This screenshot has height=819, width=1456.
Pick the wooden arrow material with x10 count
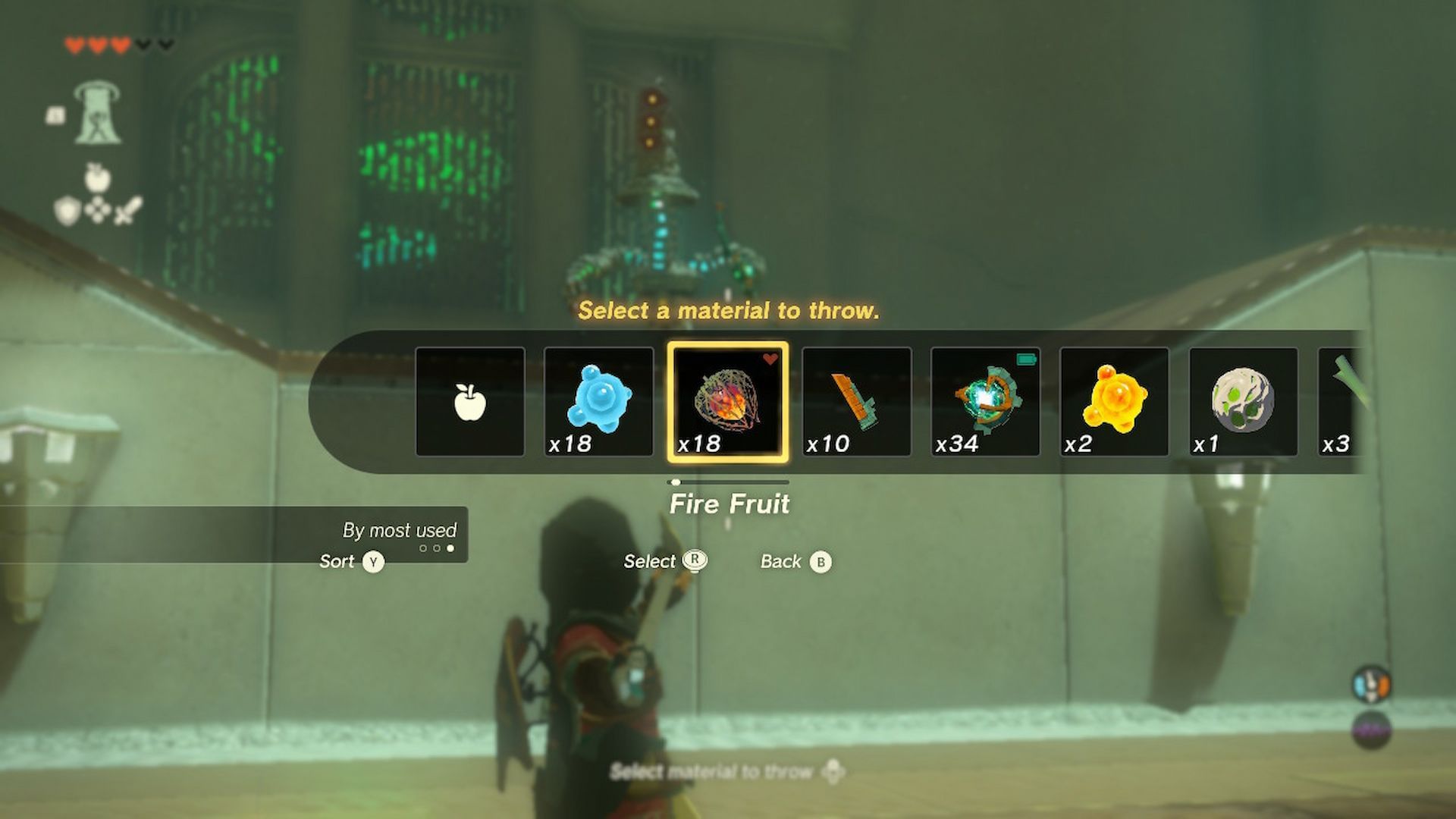pyautogui.click(x=857, y=402)
